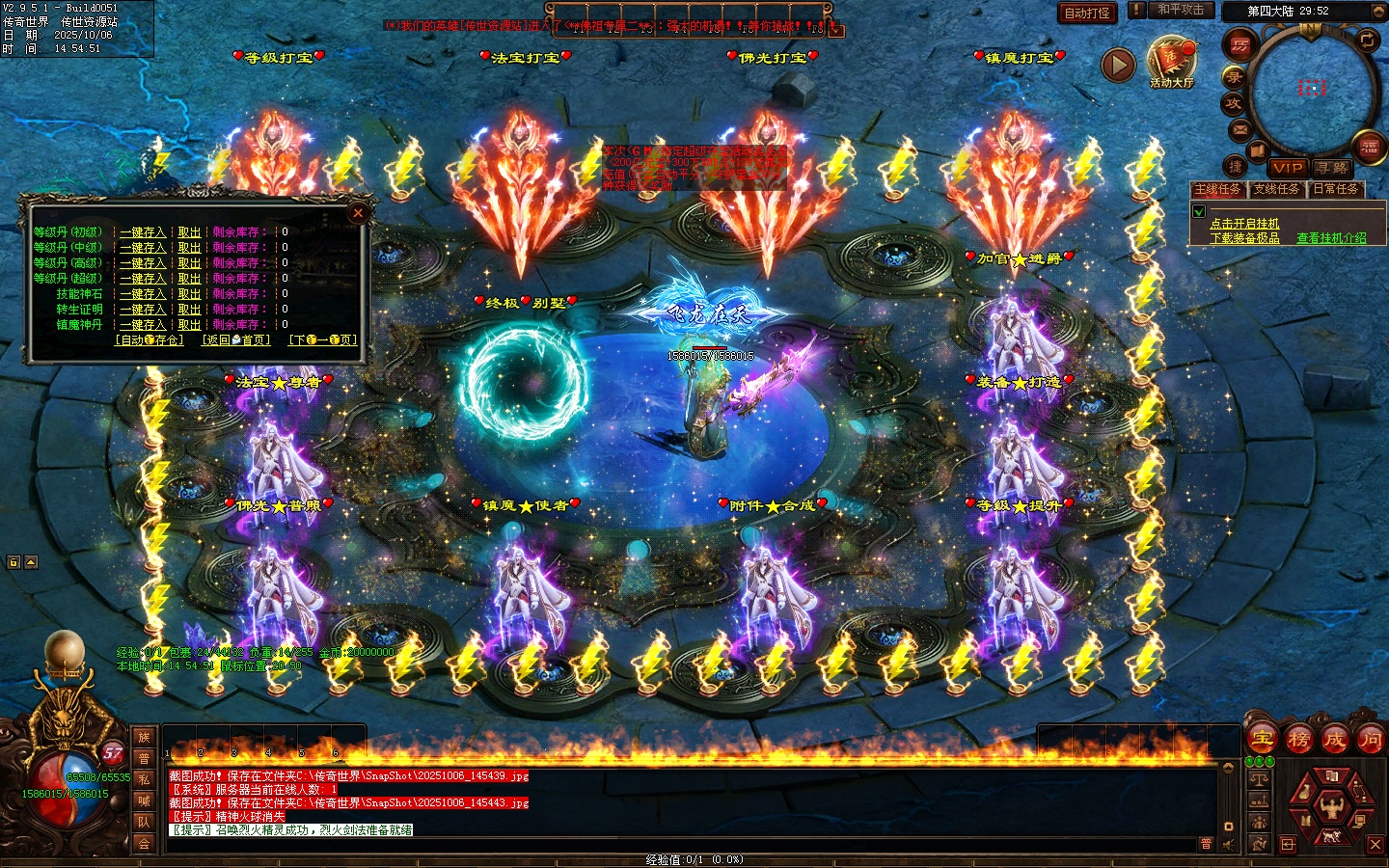Click the round play arrow button

tap(1118, 65)
